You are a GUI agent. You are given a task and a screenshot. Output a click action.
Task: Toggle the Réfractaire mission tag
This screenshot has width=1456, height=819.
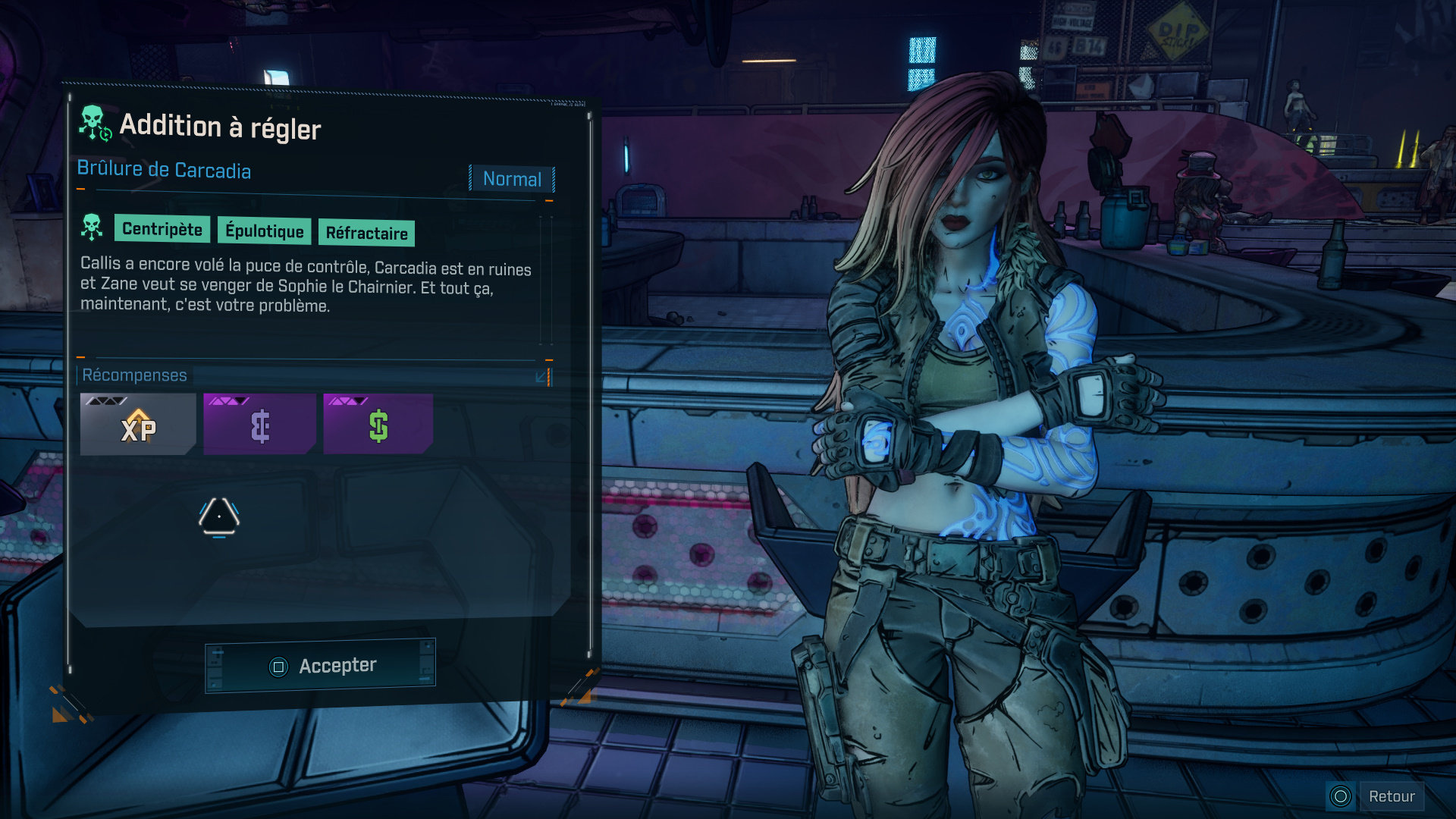tap(367, 233)
